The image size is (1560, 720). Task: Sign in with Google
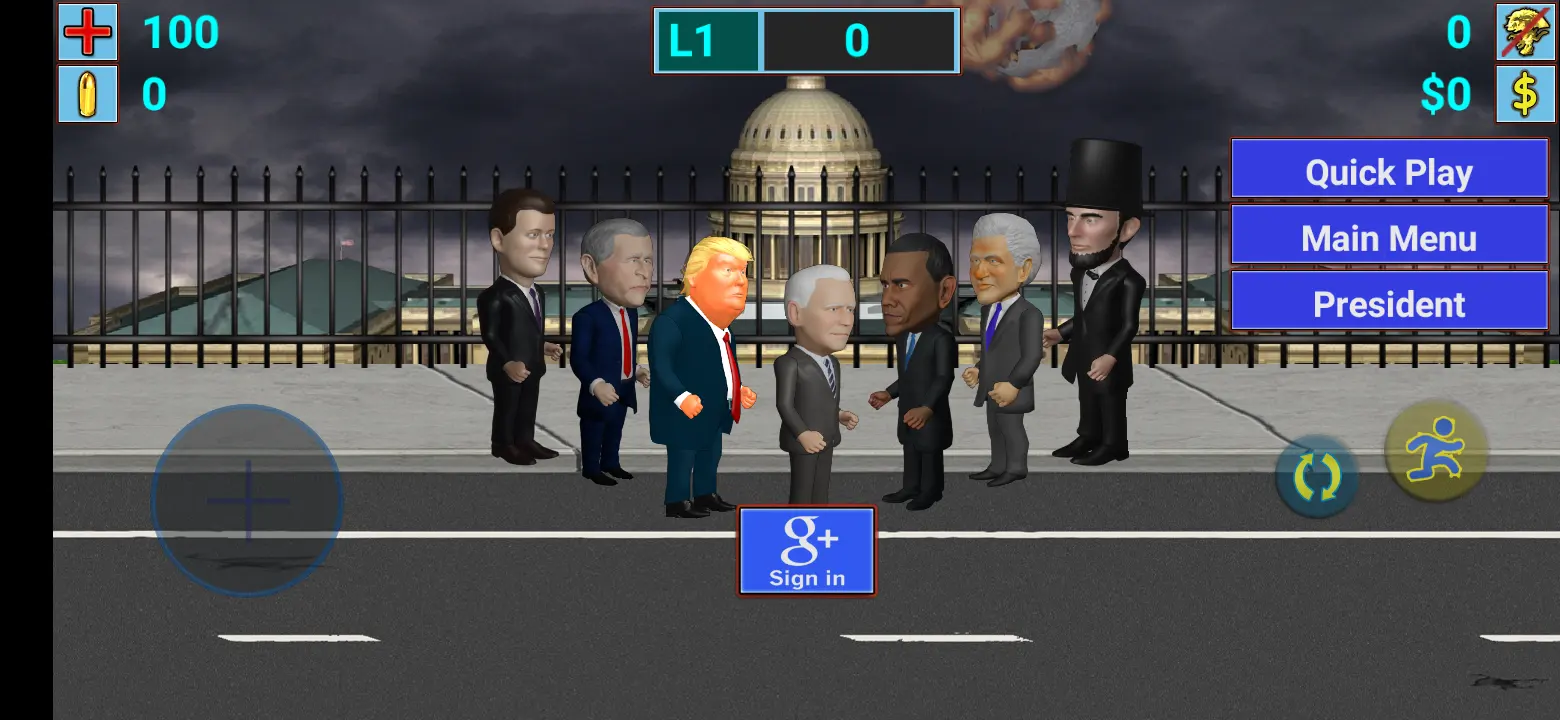click(x=806, y=550)
